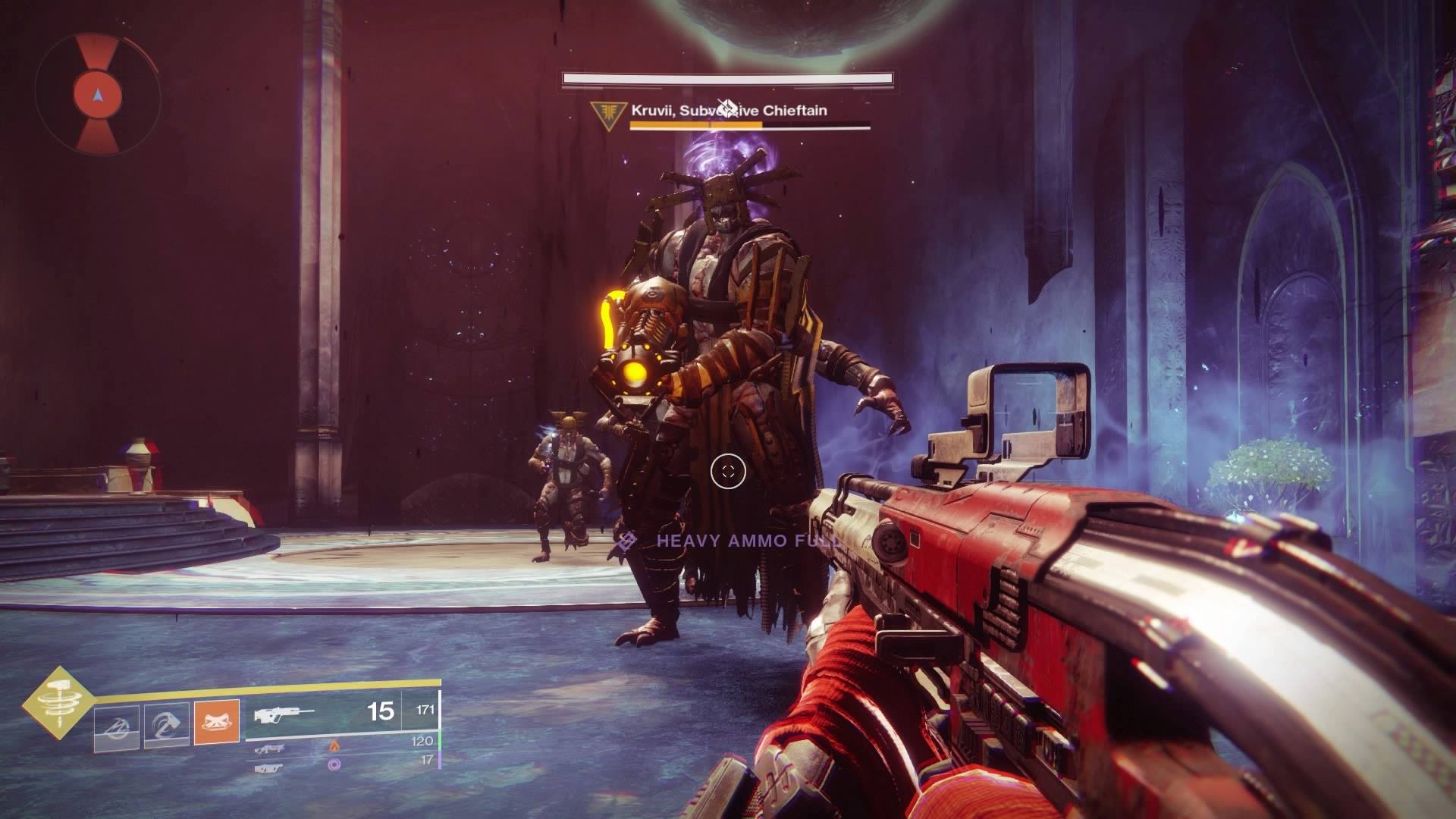Select the grenade ability icon
1456x819 pixels.
tap(117, 721)
